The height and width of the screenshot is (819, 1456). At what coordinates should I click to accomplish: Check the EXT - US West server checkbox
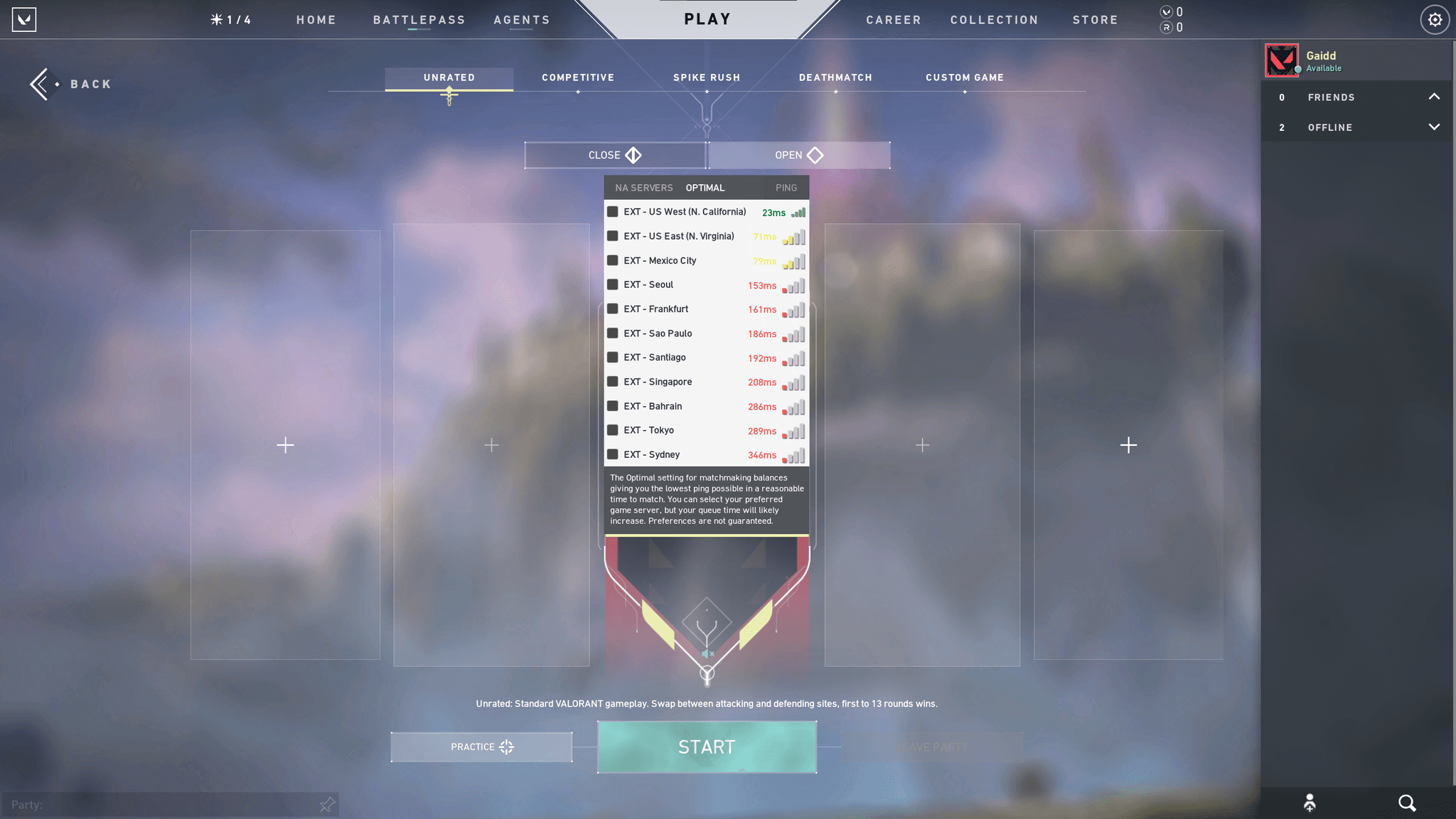(x=613, y=211)
